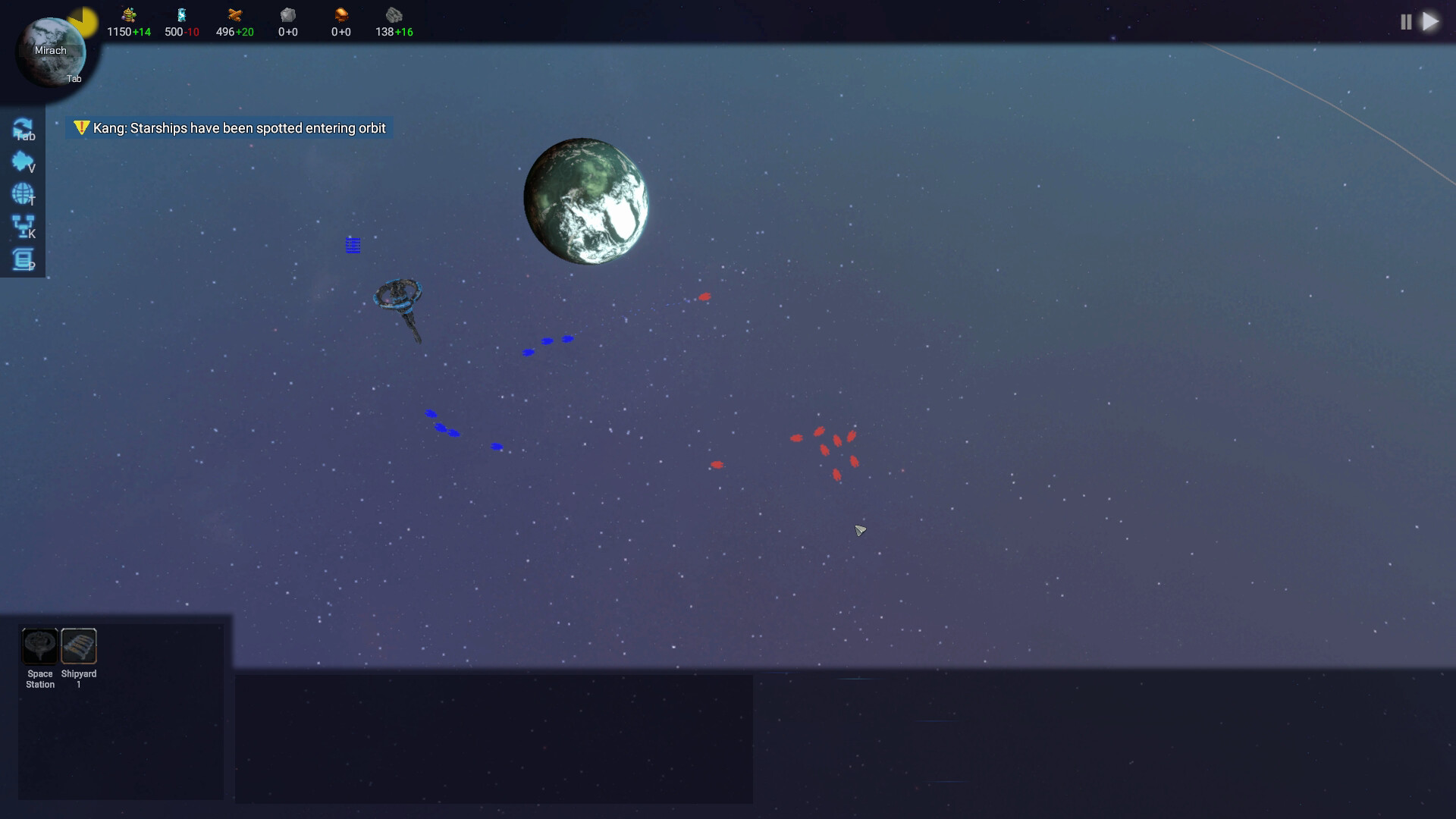Select the Space Station icon in bottom panel
The width and height of the screenshot is (1456, 819).
pyautogui.click(x=39, y=646)
